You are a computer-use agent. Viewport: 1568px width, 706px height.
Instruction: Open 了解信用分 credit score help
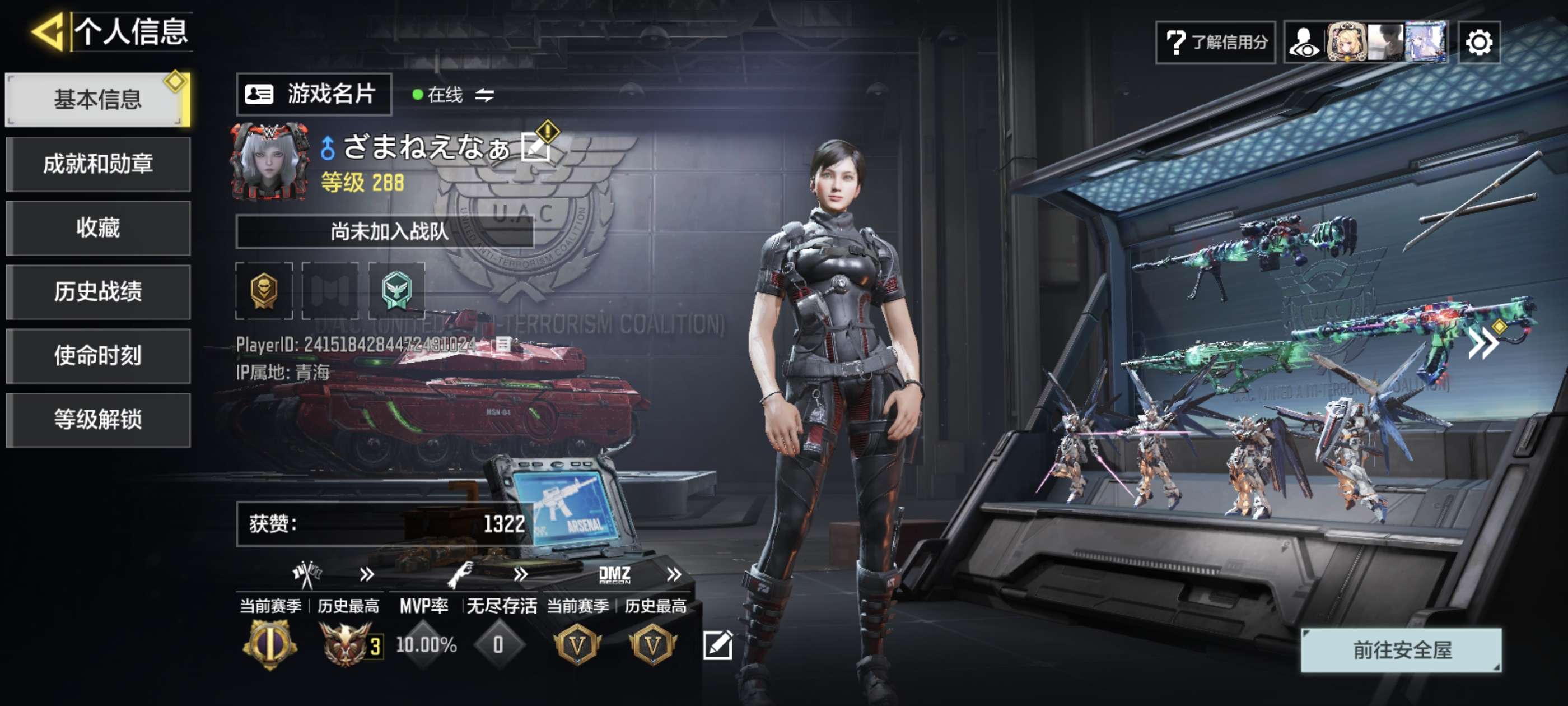(x=1215, y=43)
